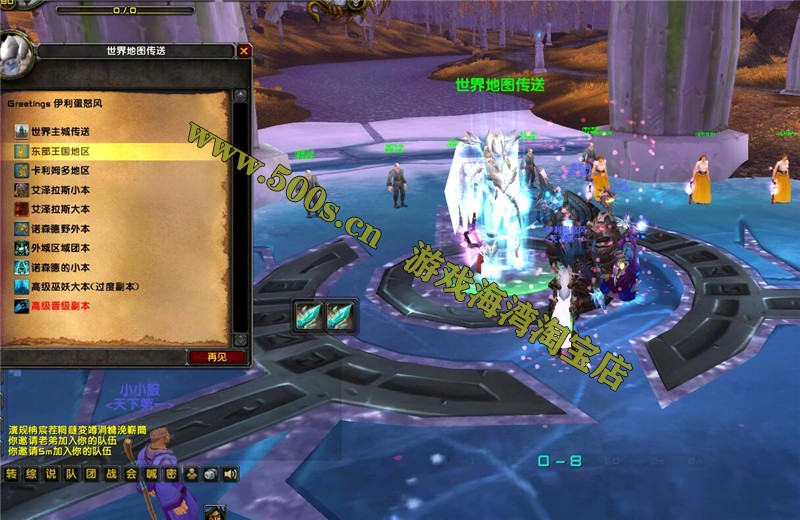This screenshot has width=800, height=520.
Task: Select the 东部王国地区 option
Action: pyautogui.click(x=60, y=151)
